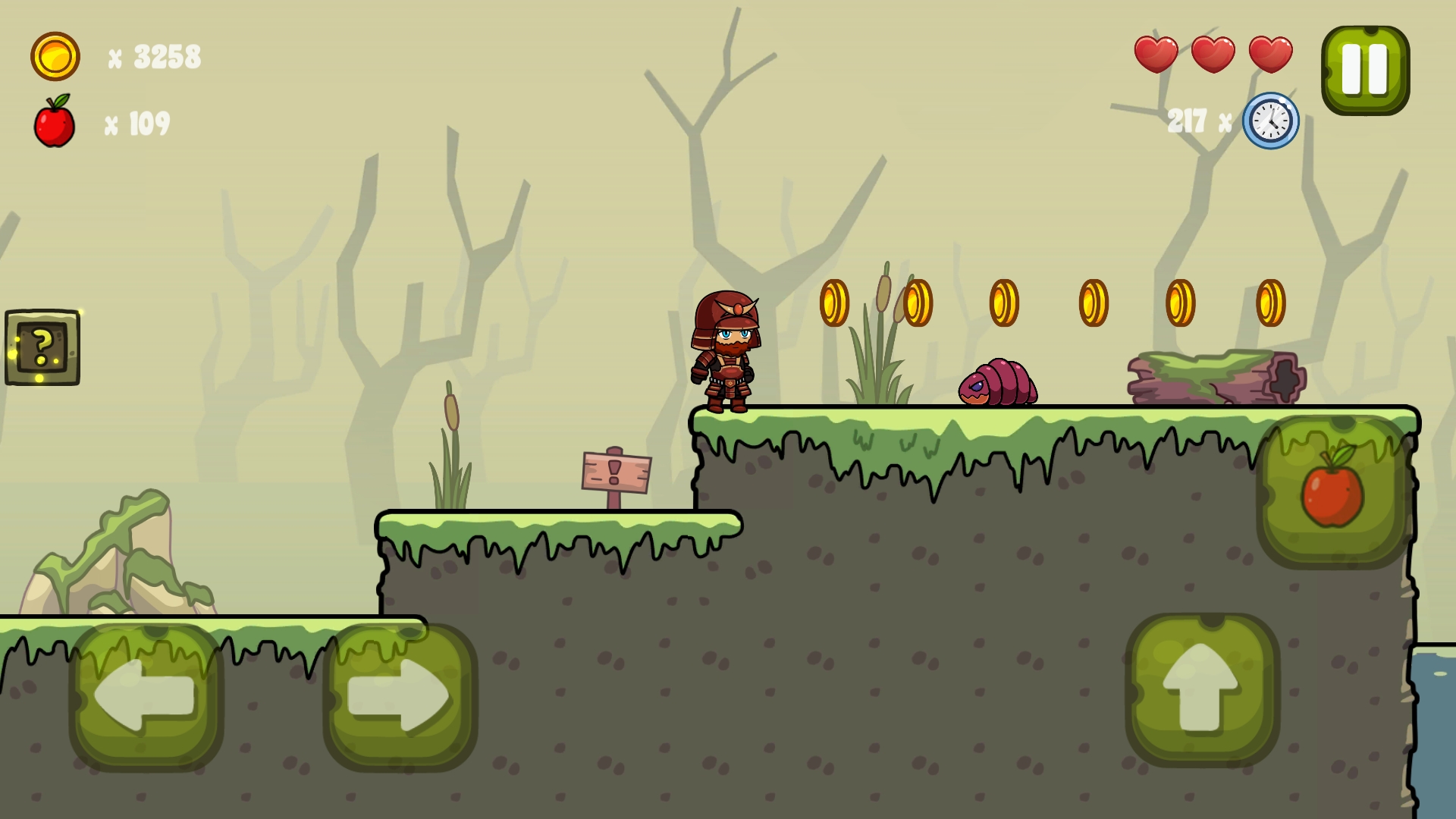This screenshot has height=819, width=1456.
Task: Select the samurai character
Action: [726, 353]
